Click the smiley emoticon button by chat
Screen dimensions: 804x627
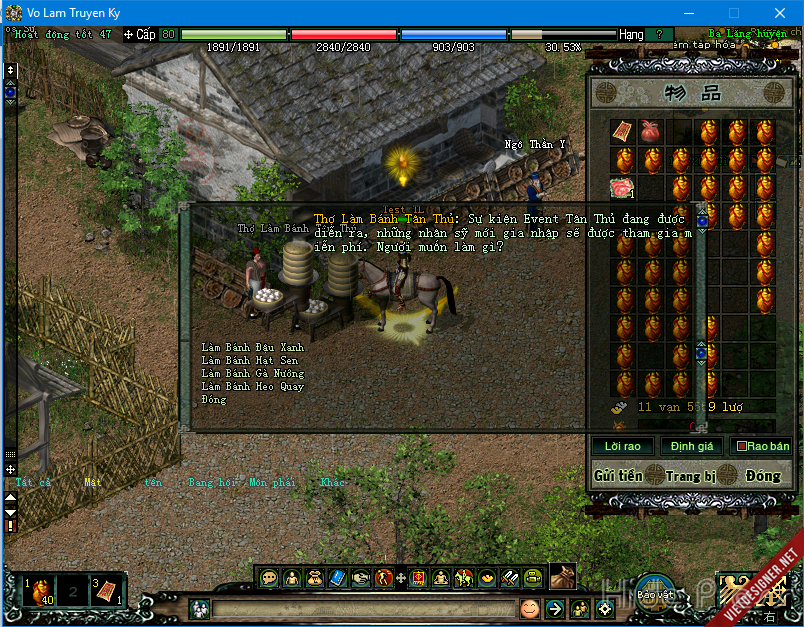click(x=529, y=608)
